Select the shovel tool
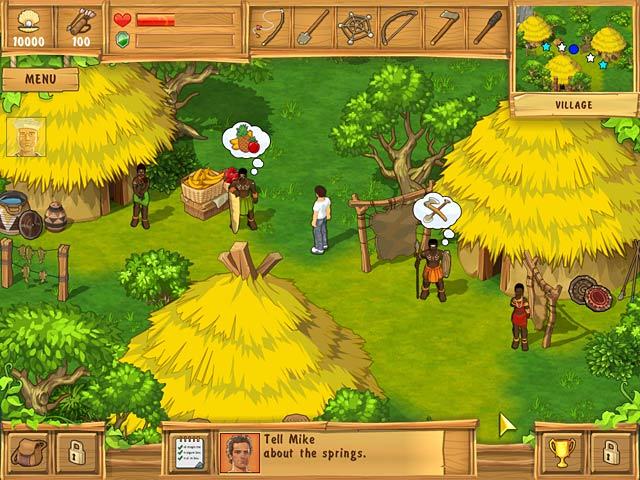 (x=314, y=27)
